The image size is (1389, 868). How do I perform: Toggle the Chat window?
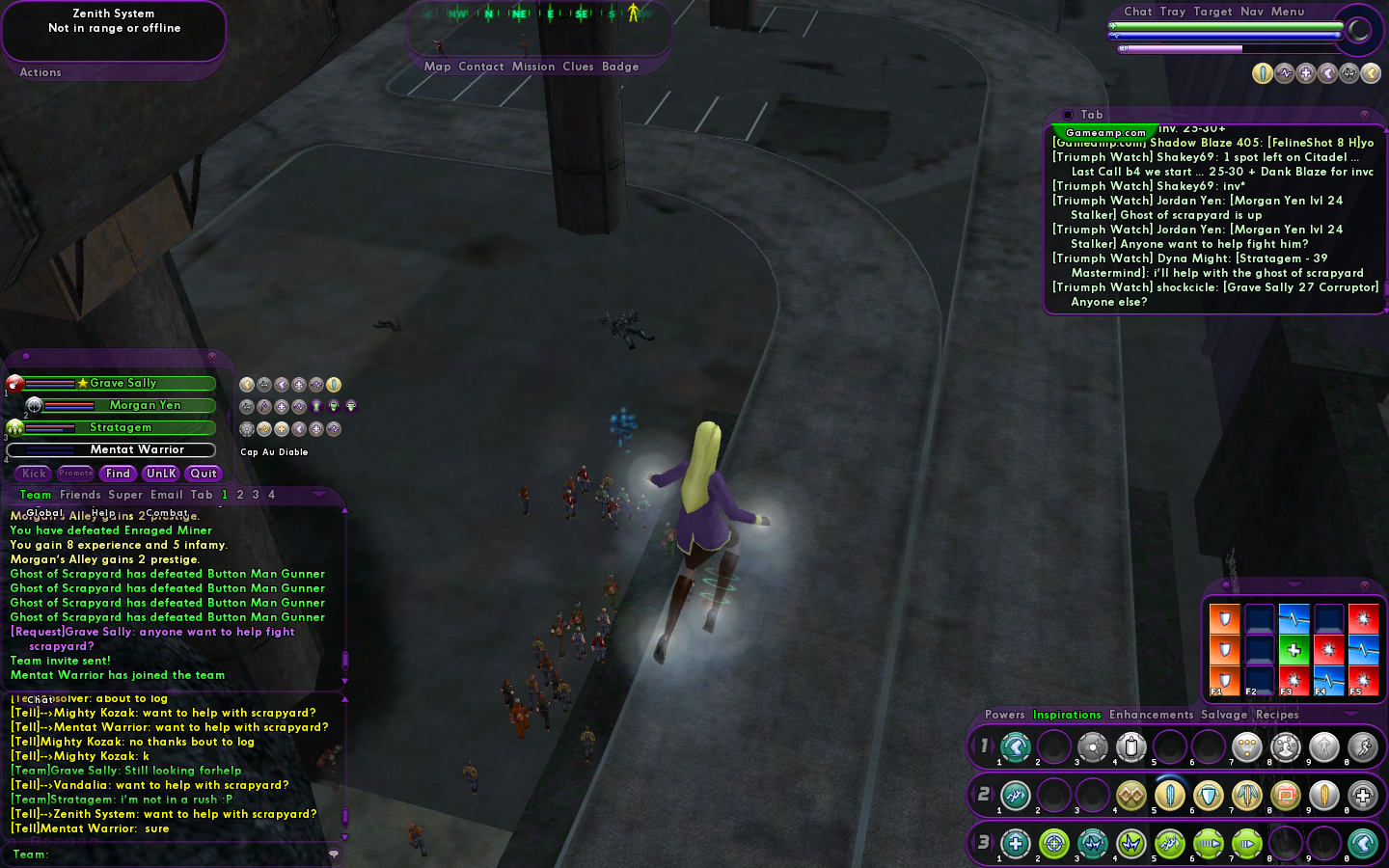tap(1137, 12)
